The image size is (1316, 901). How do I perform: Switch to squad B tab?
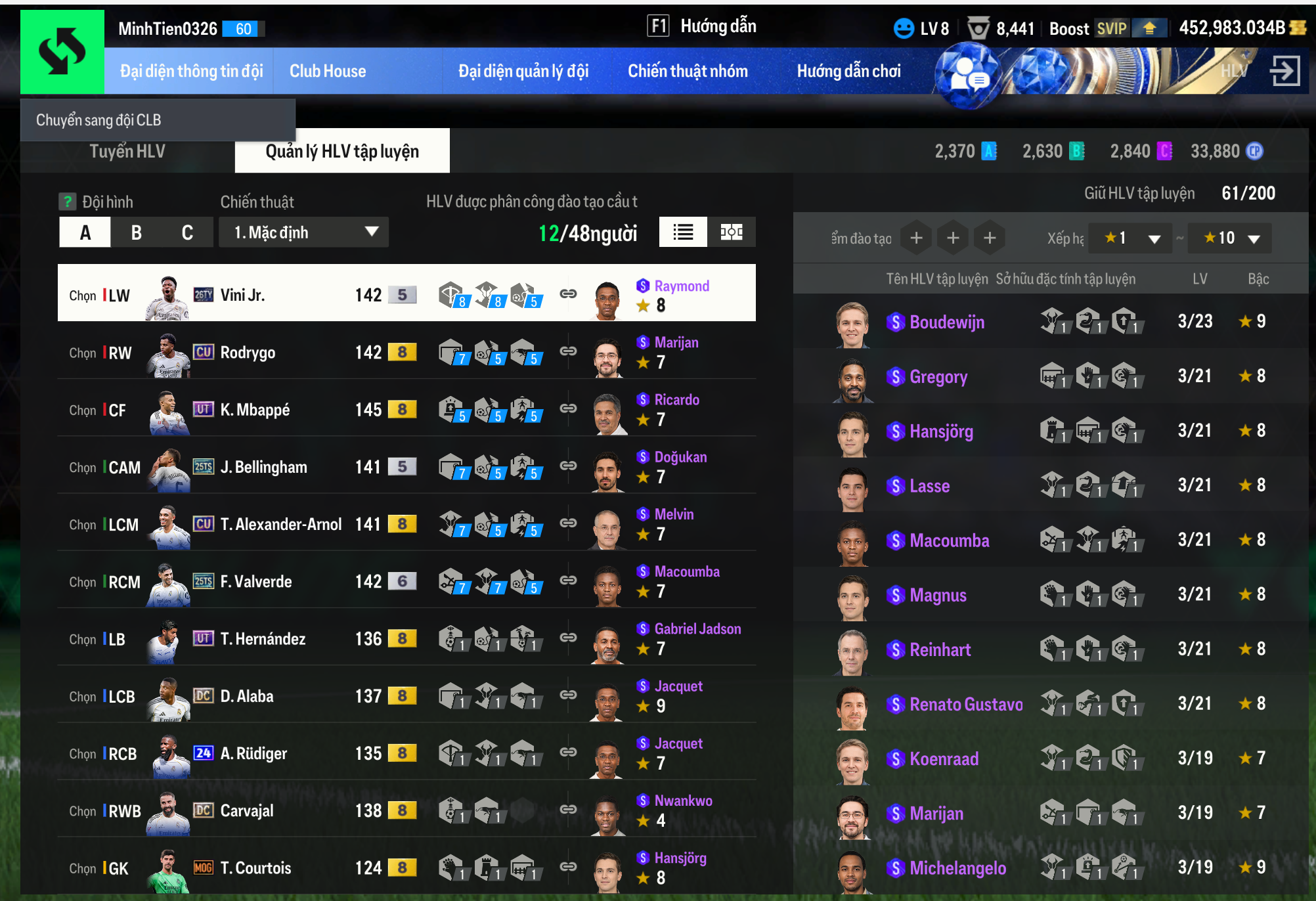click(x=137, y=232)
